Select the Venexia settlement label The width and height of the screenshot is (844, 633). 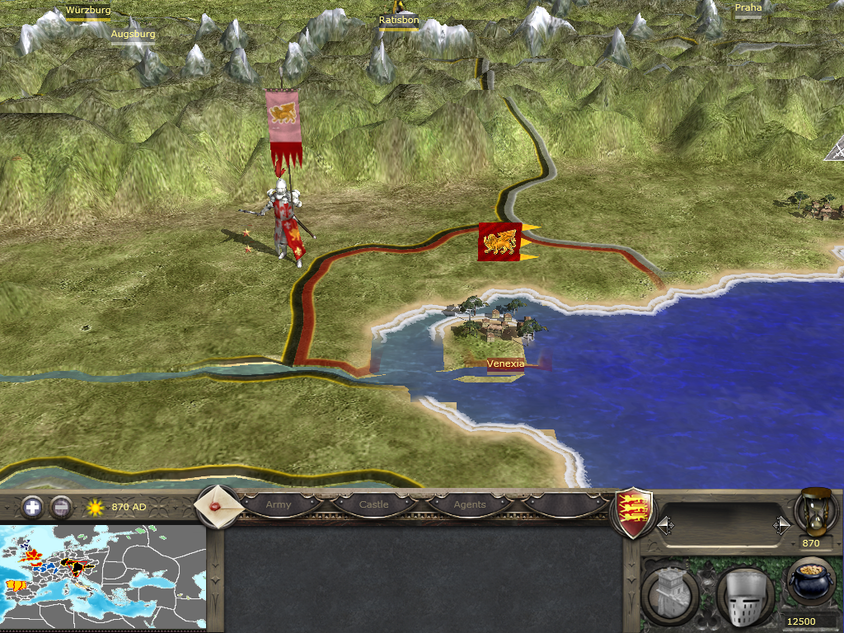click(505, 364)
